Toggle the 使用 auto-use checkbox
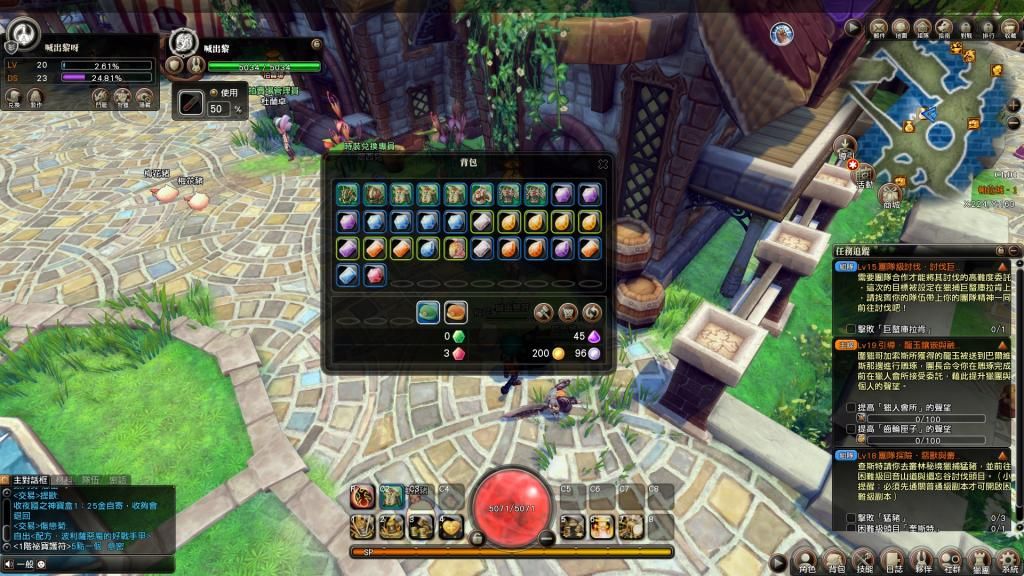The height and width of the screenshot is (576, 1024). click(x=213, y=92)
